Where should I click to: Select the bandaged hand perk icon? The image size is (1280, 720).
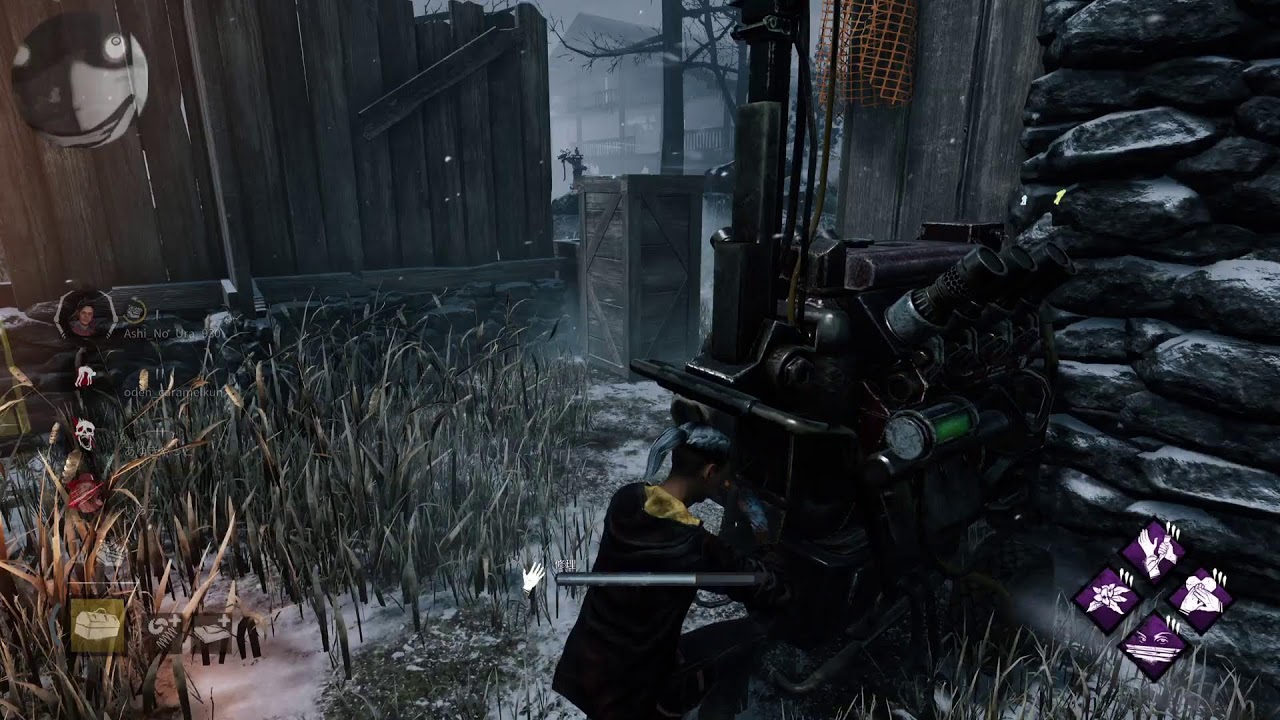pos(1153,551)
